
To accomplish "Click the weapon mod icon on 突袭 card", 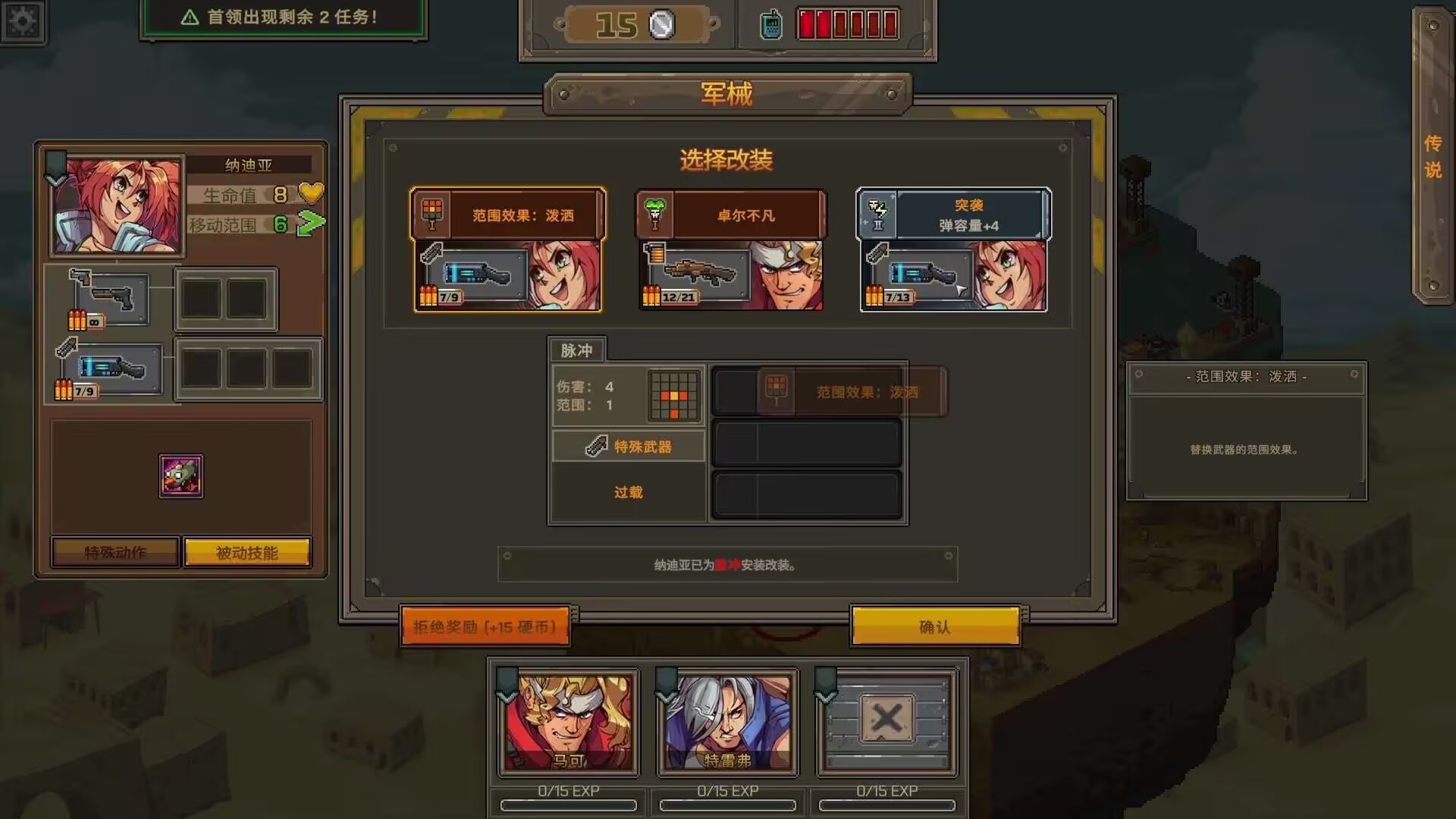I will tap(877, 212).
